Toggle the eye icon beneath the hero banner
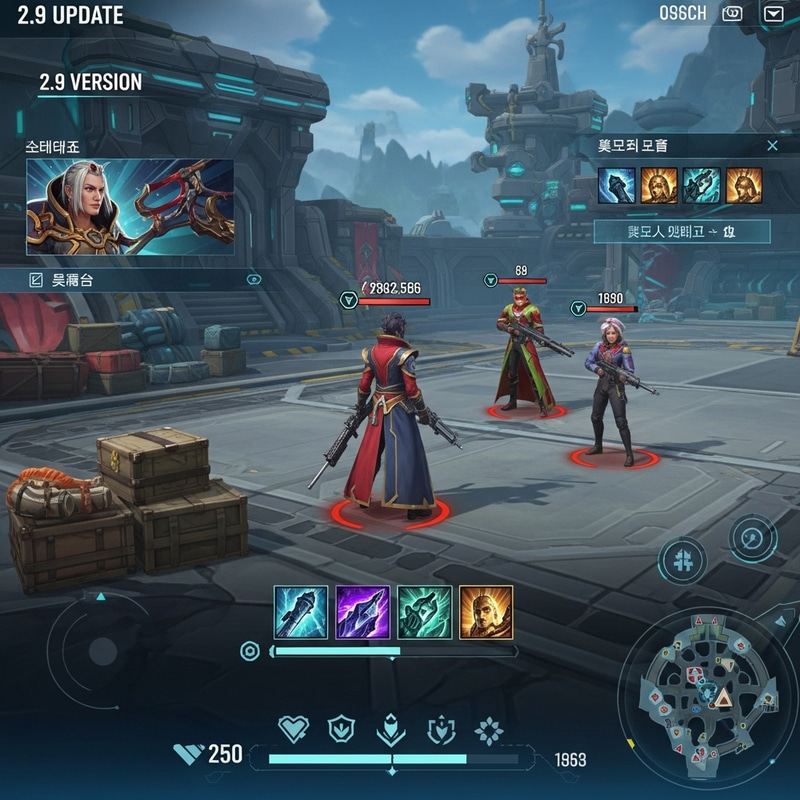Image resolution: width=800 pixels, height=800 pixels. [x=253, y=280]
